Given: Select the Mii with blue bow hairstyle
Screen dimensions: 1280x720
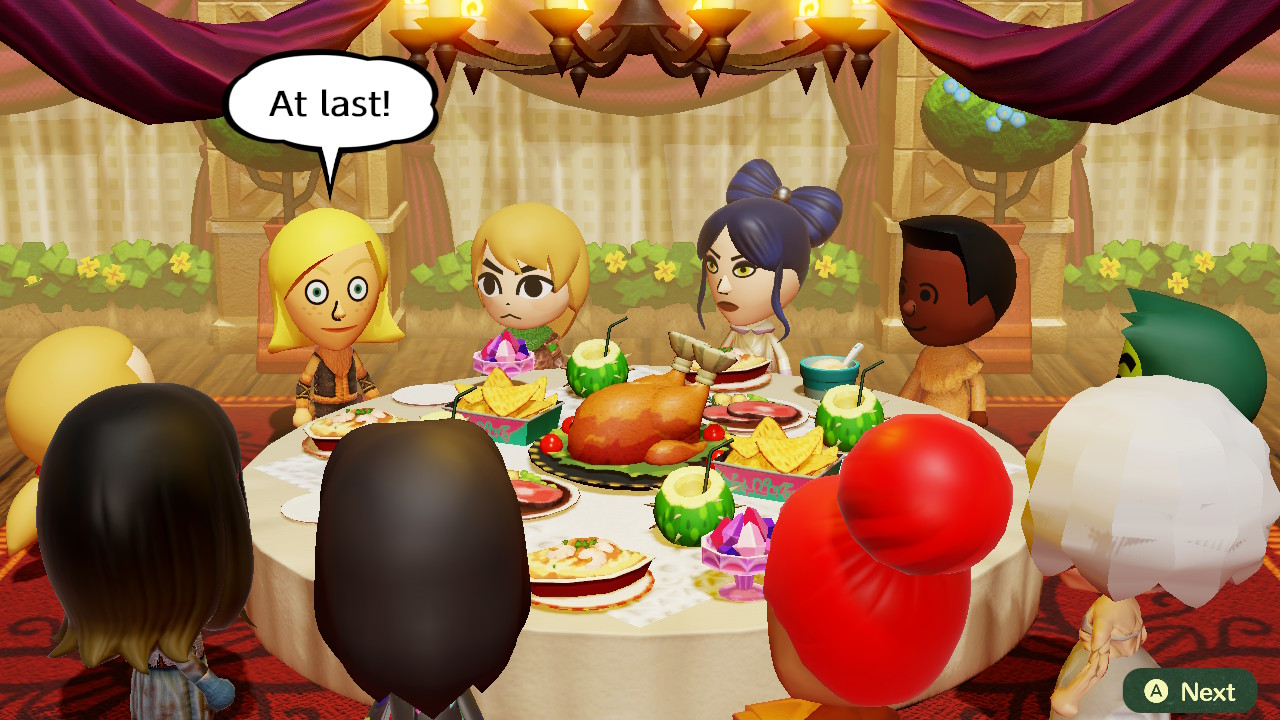Looking at the screenshot, I should (x=735, y=270).
